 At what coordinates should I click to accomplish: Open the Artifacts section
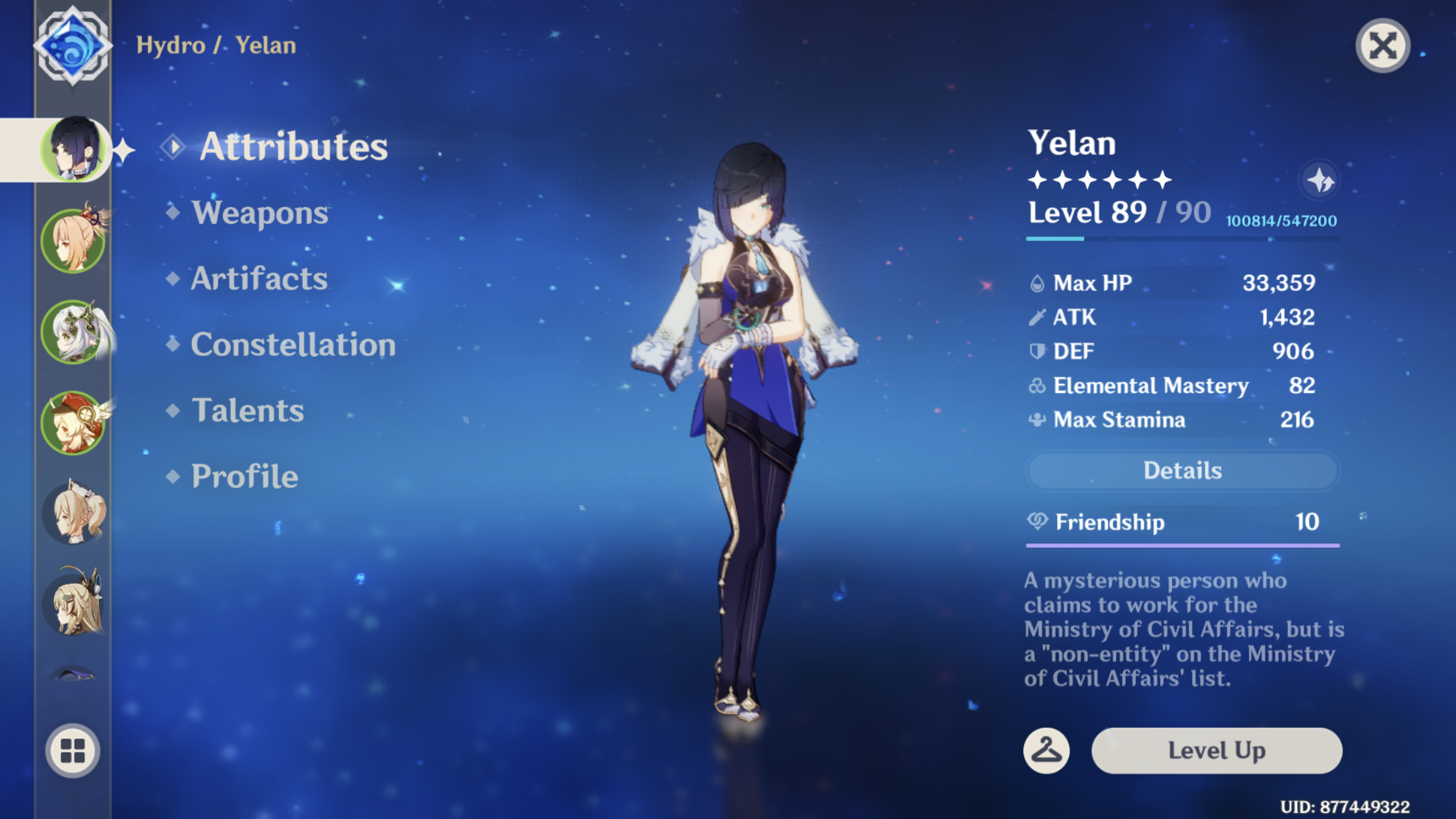pyautogui.click(x=258, y=279)
